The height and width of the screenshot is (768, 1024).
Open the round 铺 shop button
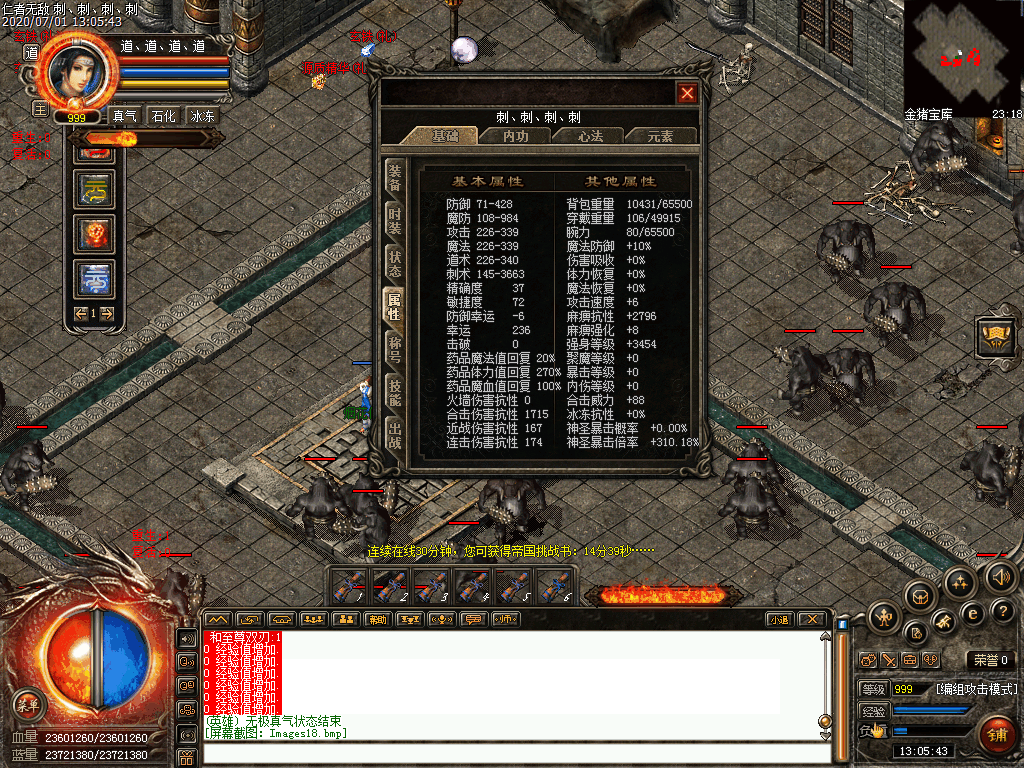click(996, 734)
